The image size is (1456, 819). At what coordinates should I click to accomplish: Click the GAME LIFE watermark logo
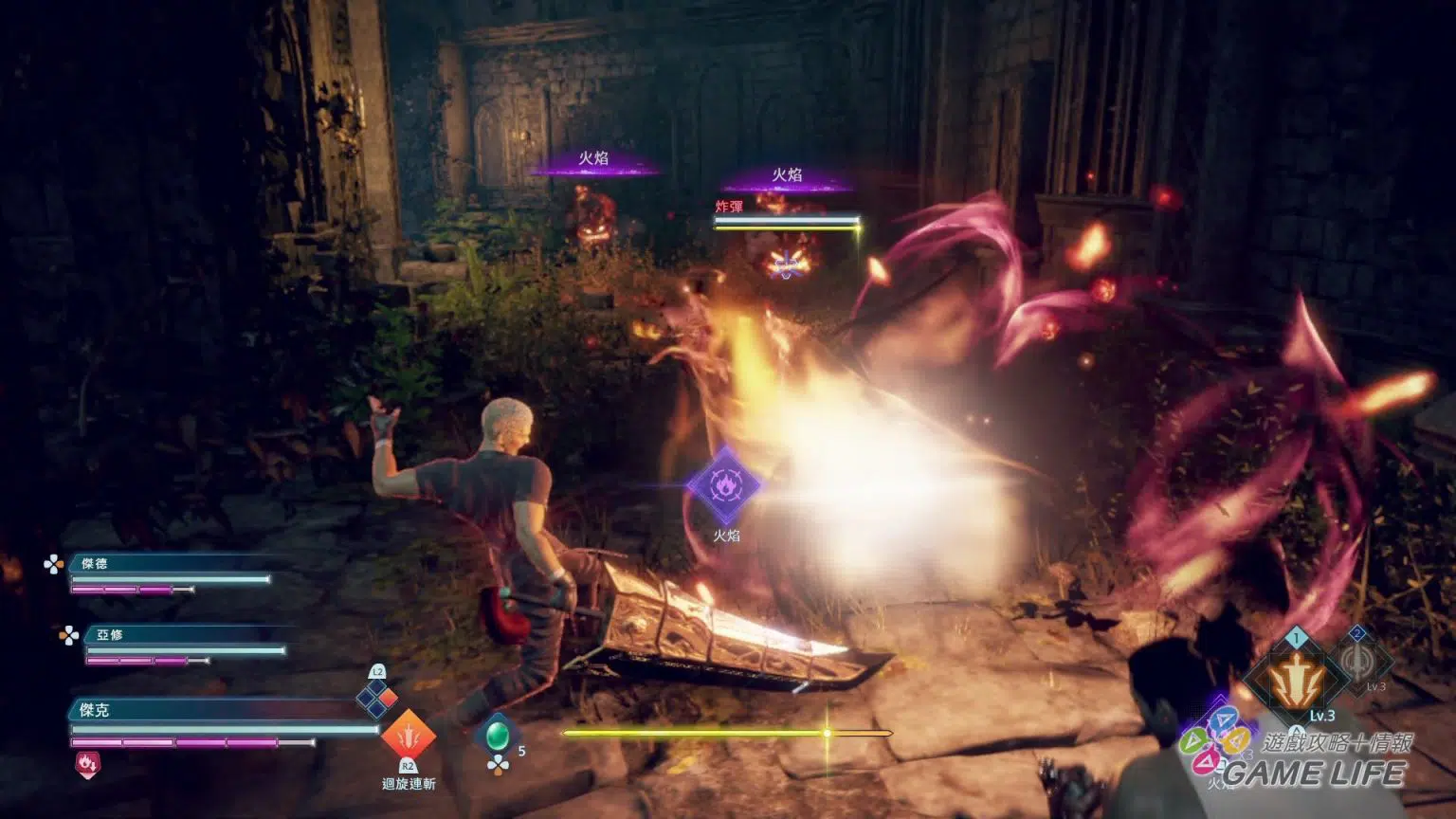[x=1313, y=773]
